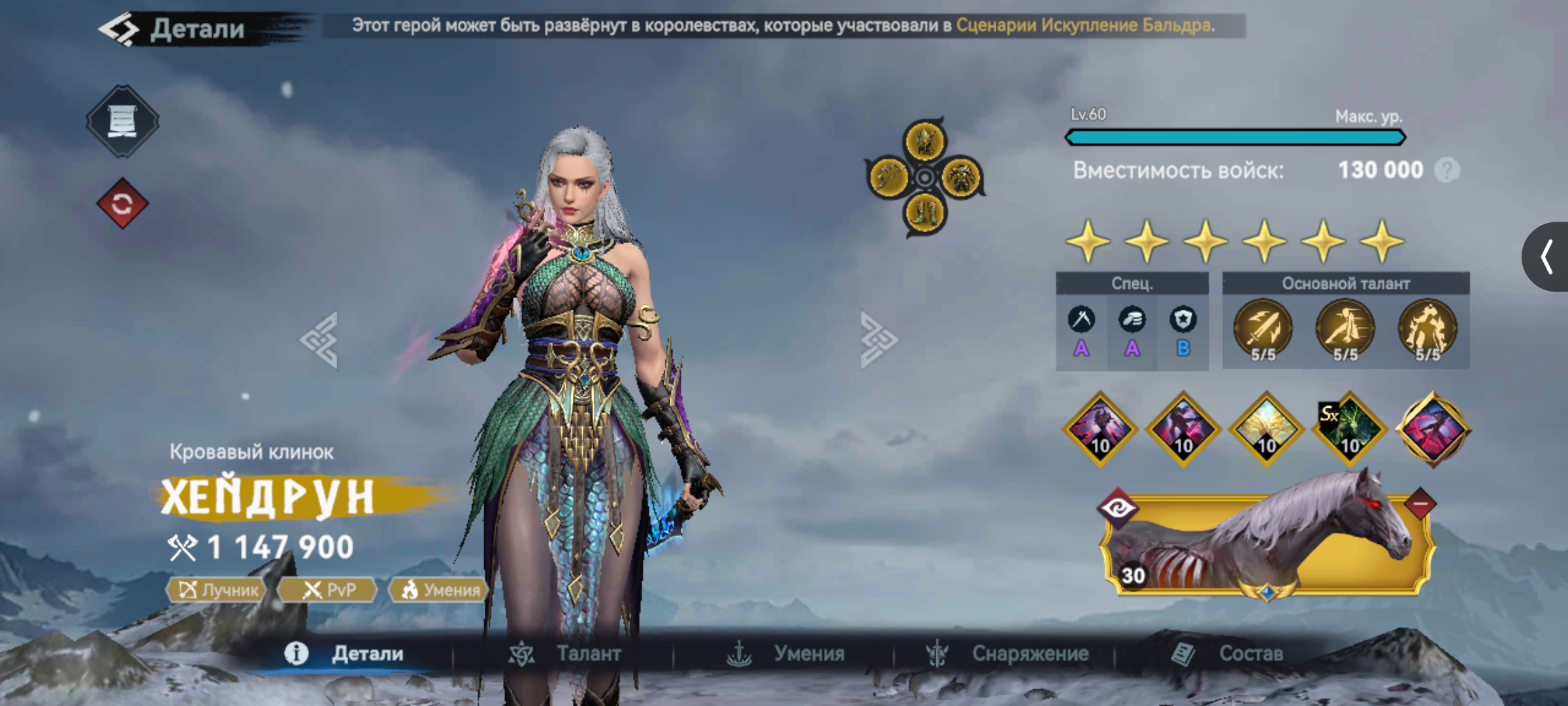This screenshot has width=1568, height=706.
Task: Remove the mount with the minus button
Action: tap(1420, 504)
